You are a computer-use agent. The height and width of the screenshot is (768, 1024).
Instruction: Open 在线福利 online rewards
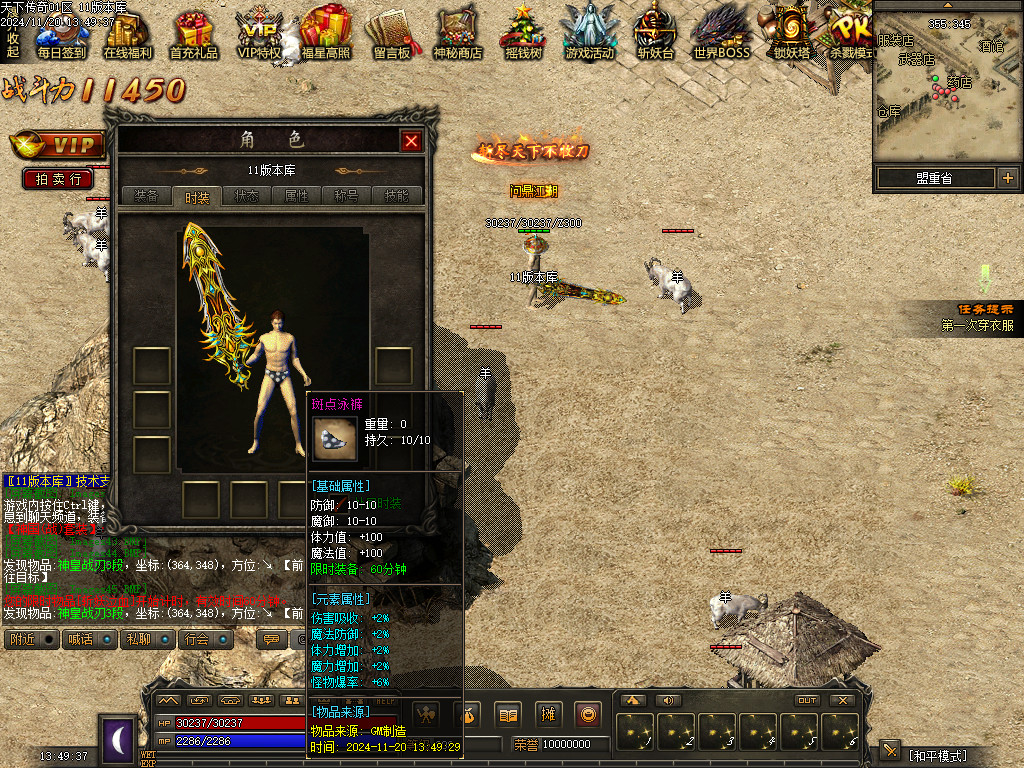tap(128, 34)
